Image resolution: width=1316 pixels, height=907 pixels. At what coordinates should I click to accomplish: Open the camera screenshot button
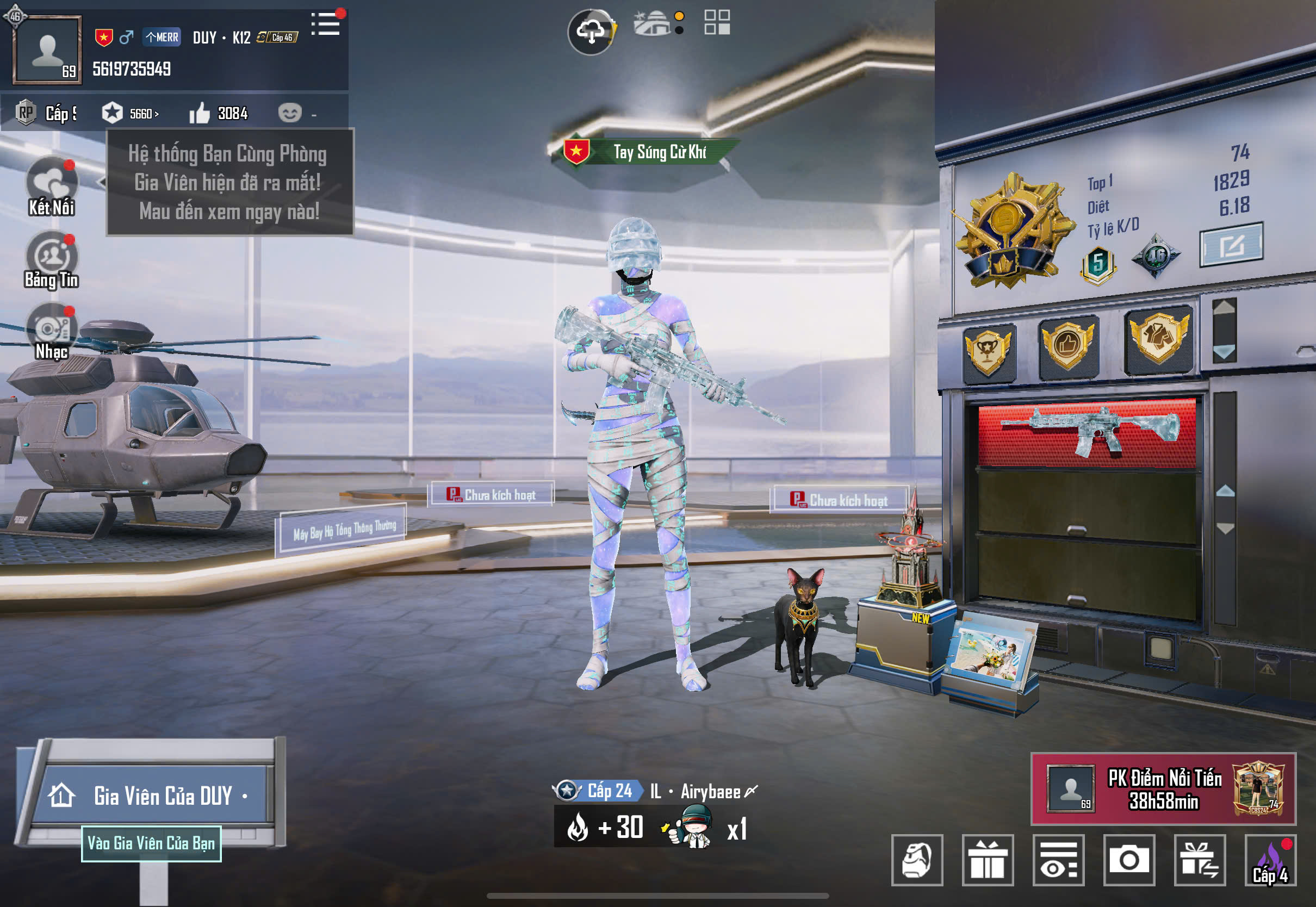1128,860
